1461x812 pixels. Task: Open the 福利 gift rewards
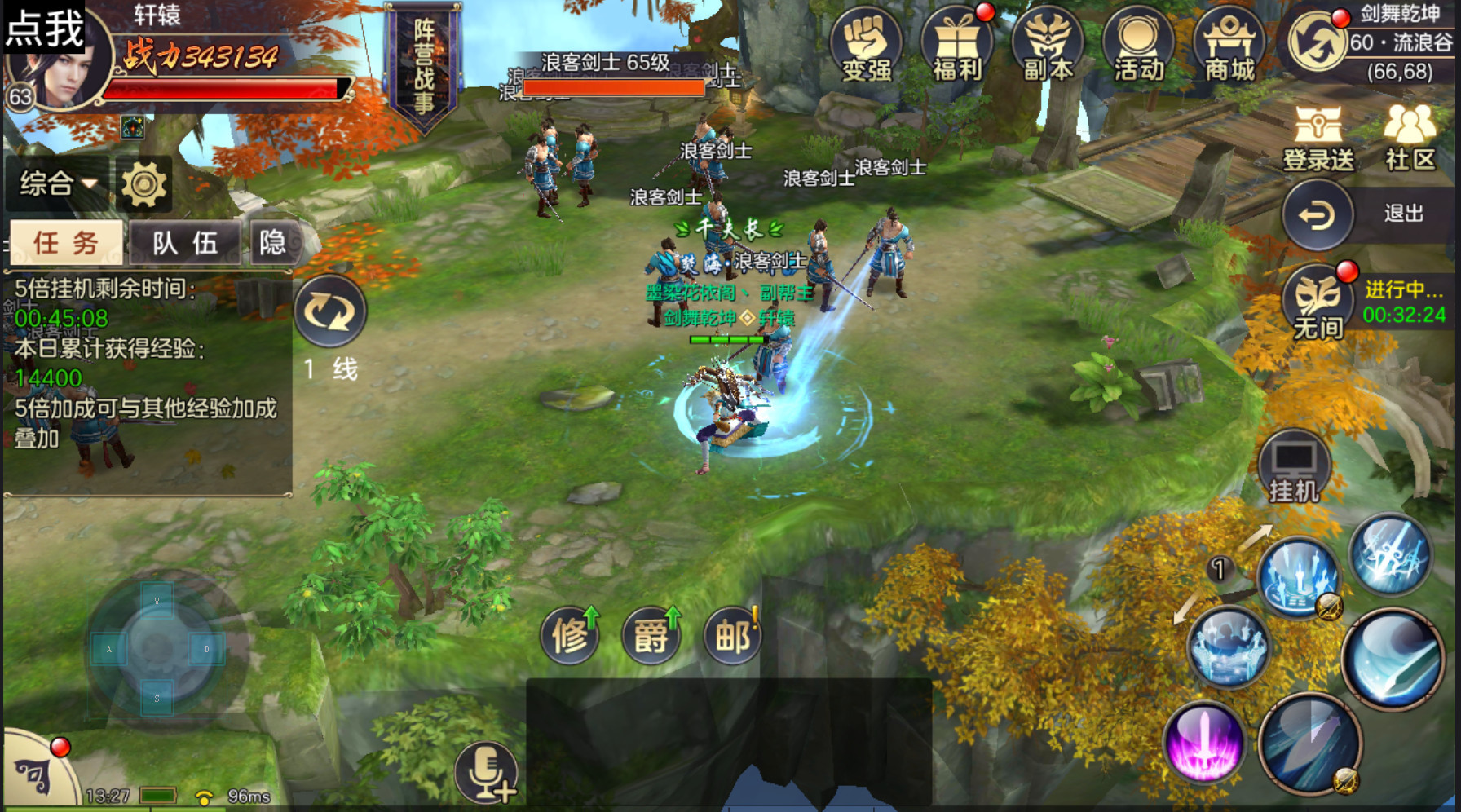click(957, 46)
